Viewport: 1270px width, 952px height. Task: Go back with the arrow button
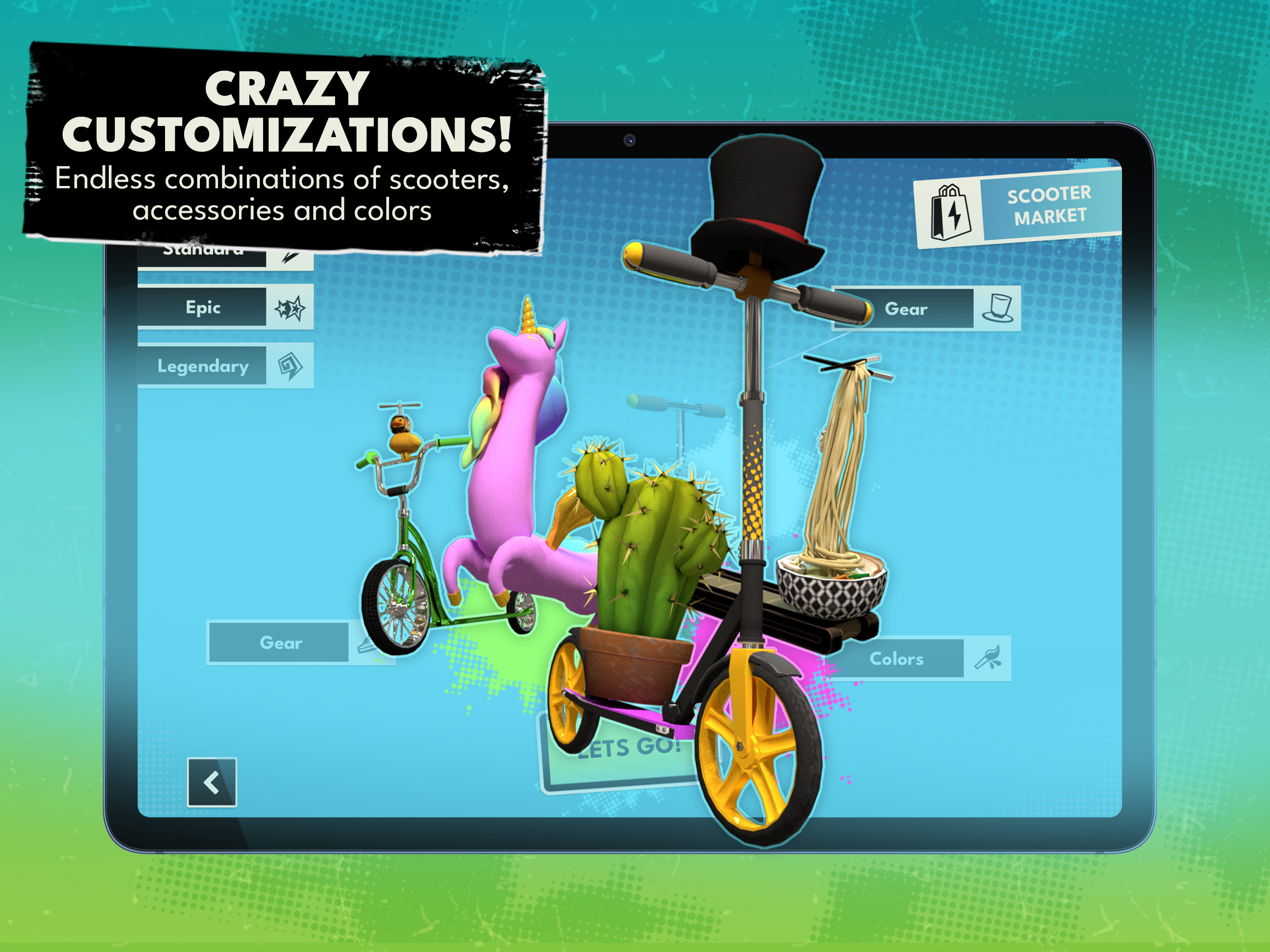tap(212, 783)
